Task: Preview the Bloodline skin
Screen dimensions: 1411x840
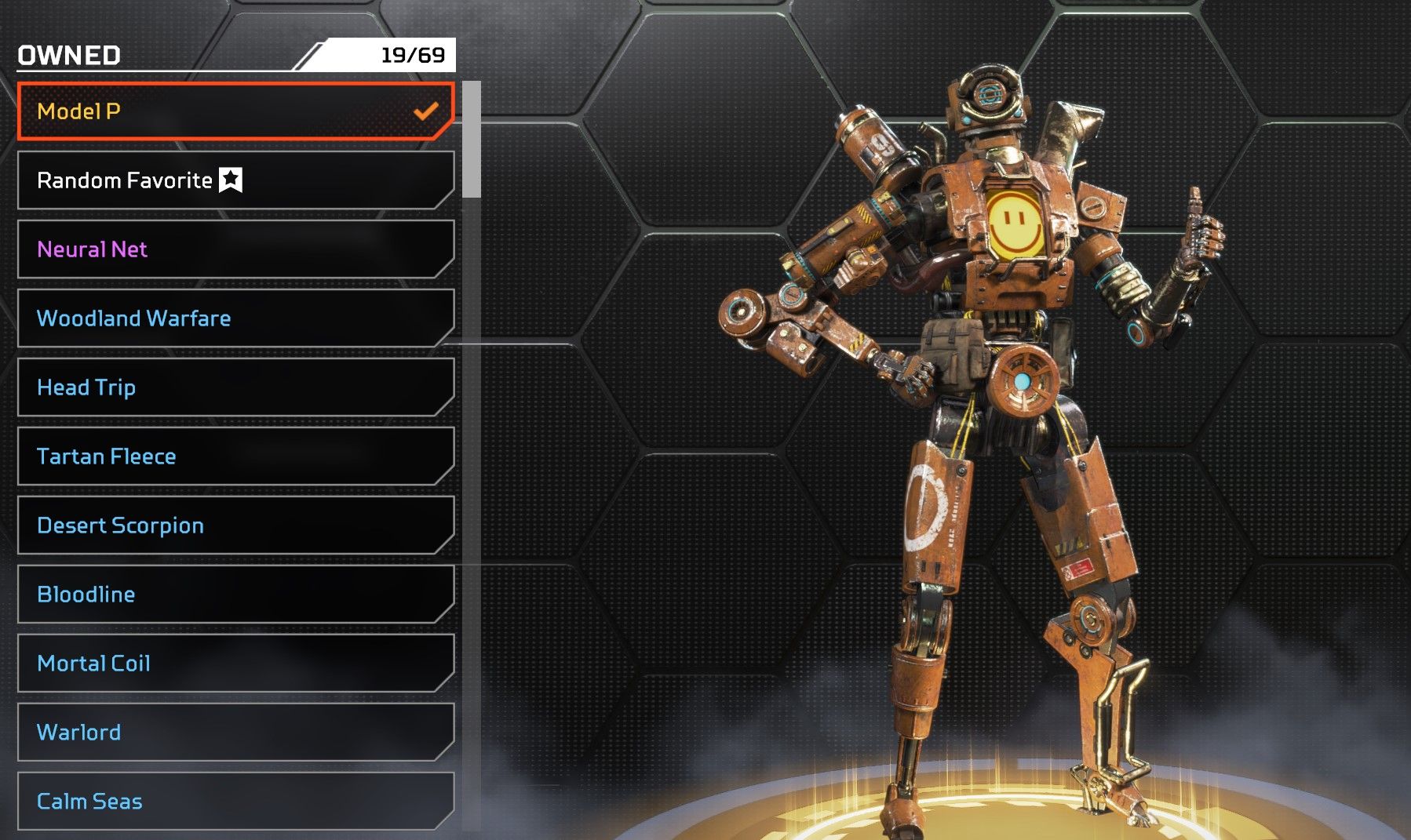Action: (235, 595)
